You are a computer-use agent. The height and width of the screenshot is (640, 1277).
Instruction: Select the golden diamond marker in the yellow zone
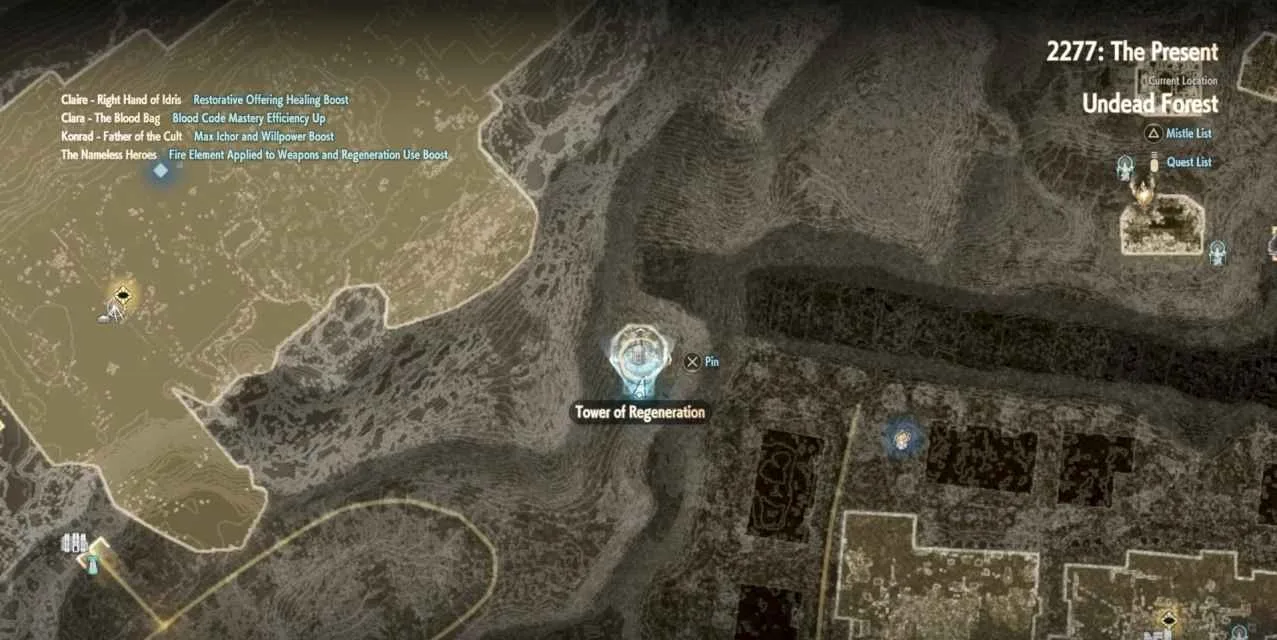[122, 295]
